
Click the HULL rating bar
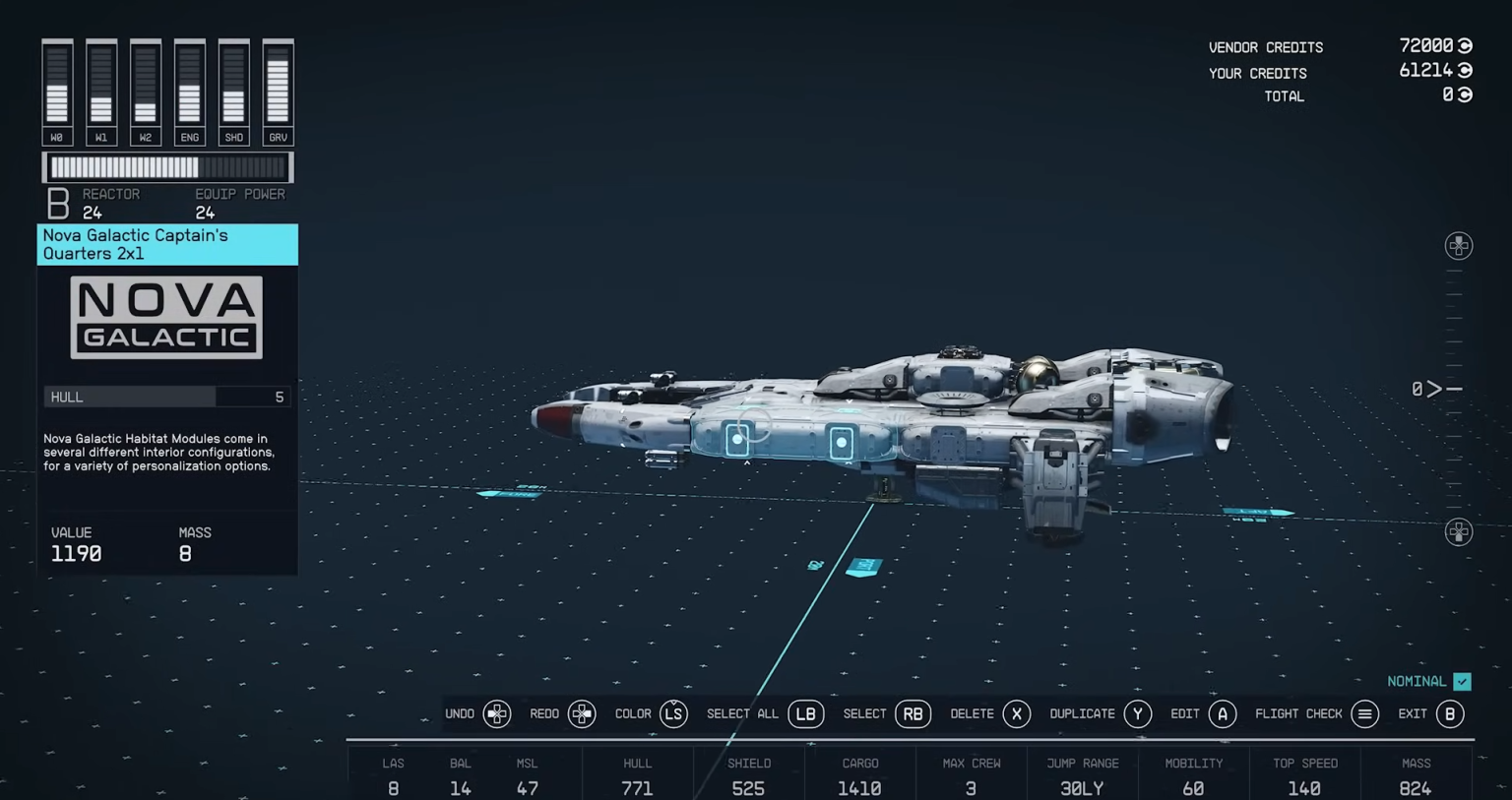[x=165, y=397]
